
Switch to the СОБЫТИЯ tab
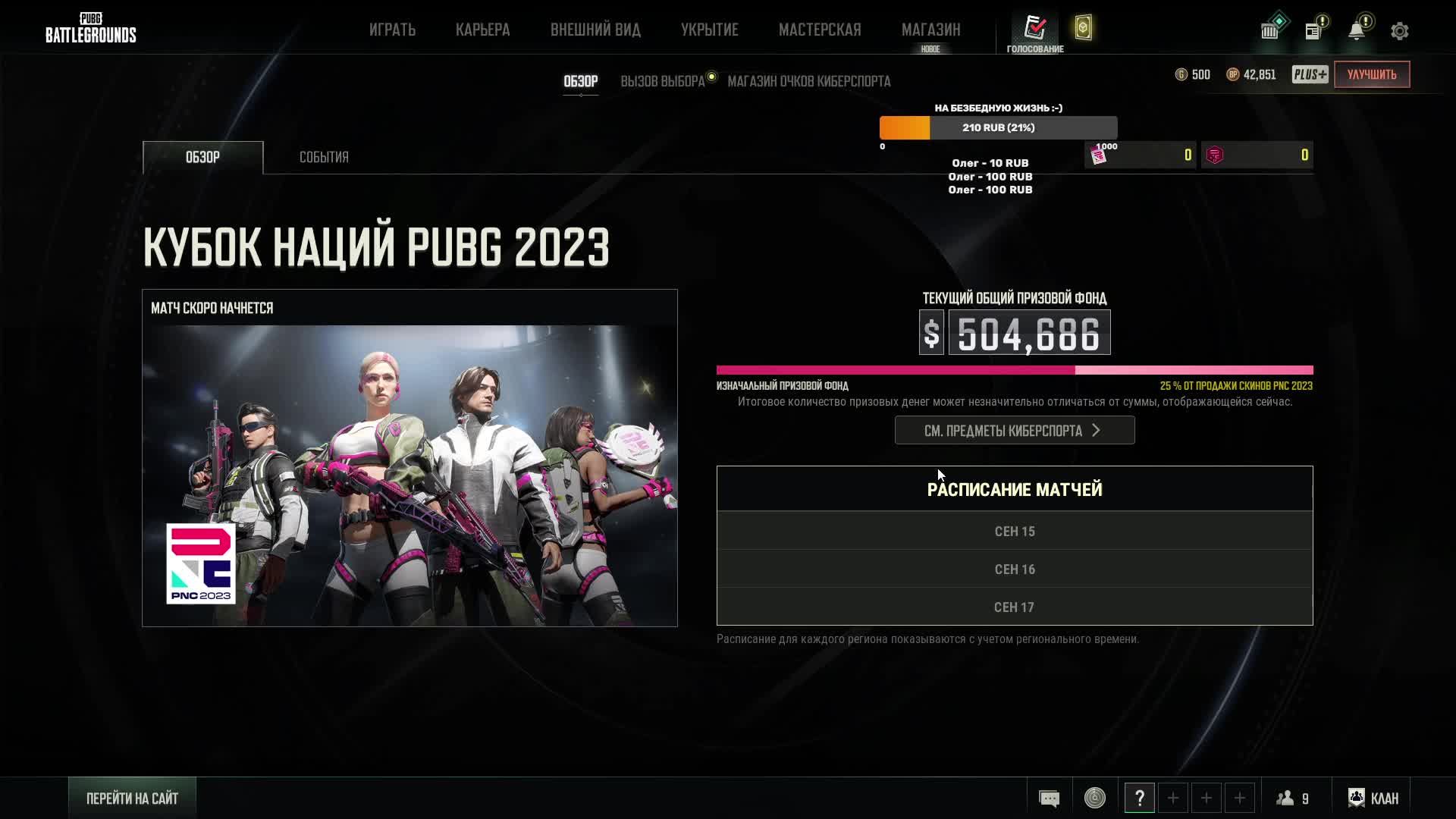(324, 157)
